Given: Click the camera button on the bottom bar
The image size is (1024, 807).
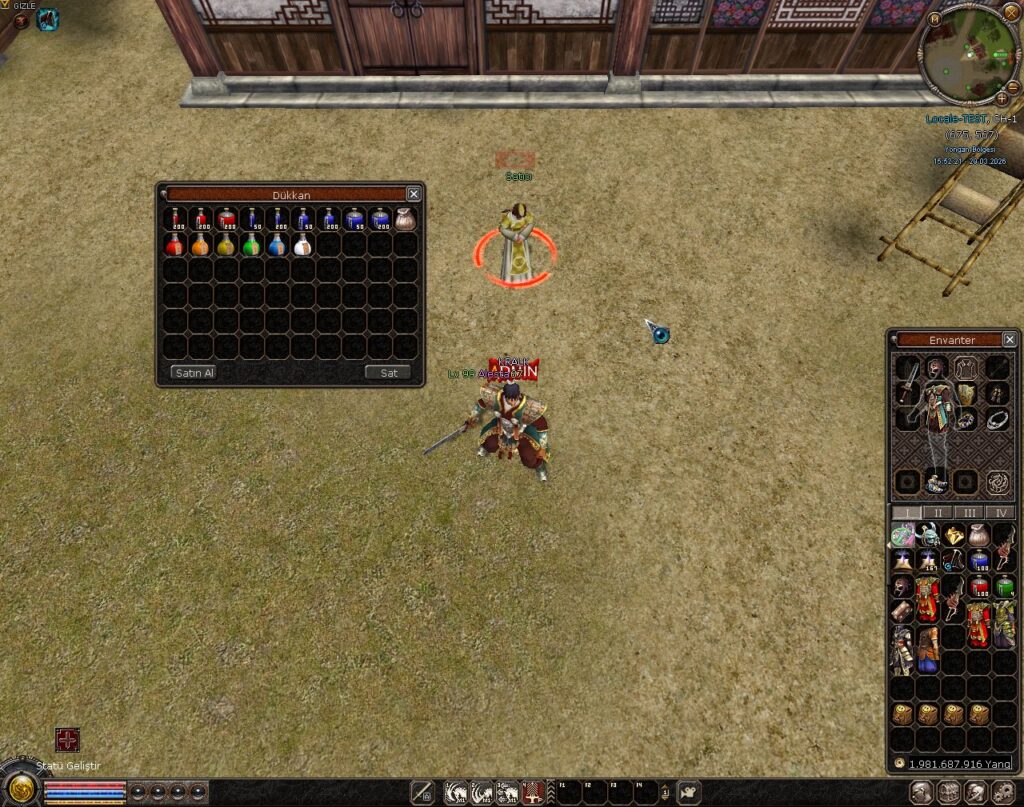Looking at the screenshot, I should tap(689, 793).
